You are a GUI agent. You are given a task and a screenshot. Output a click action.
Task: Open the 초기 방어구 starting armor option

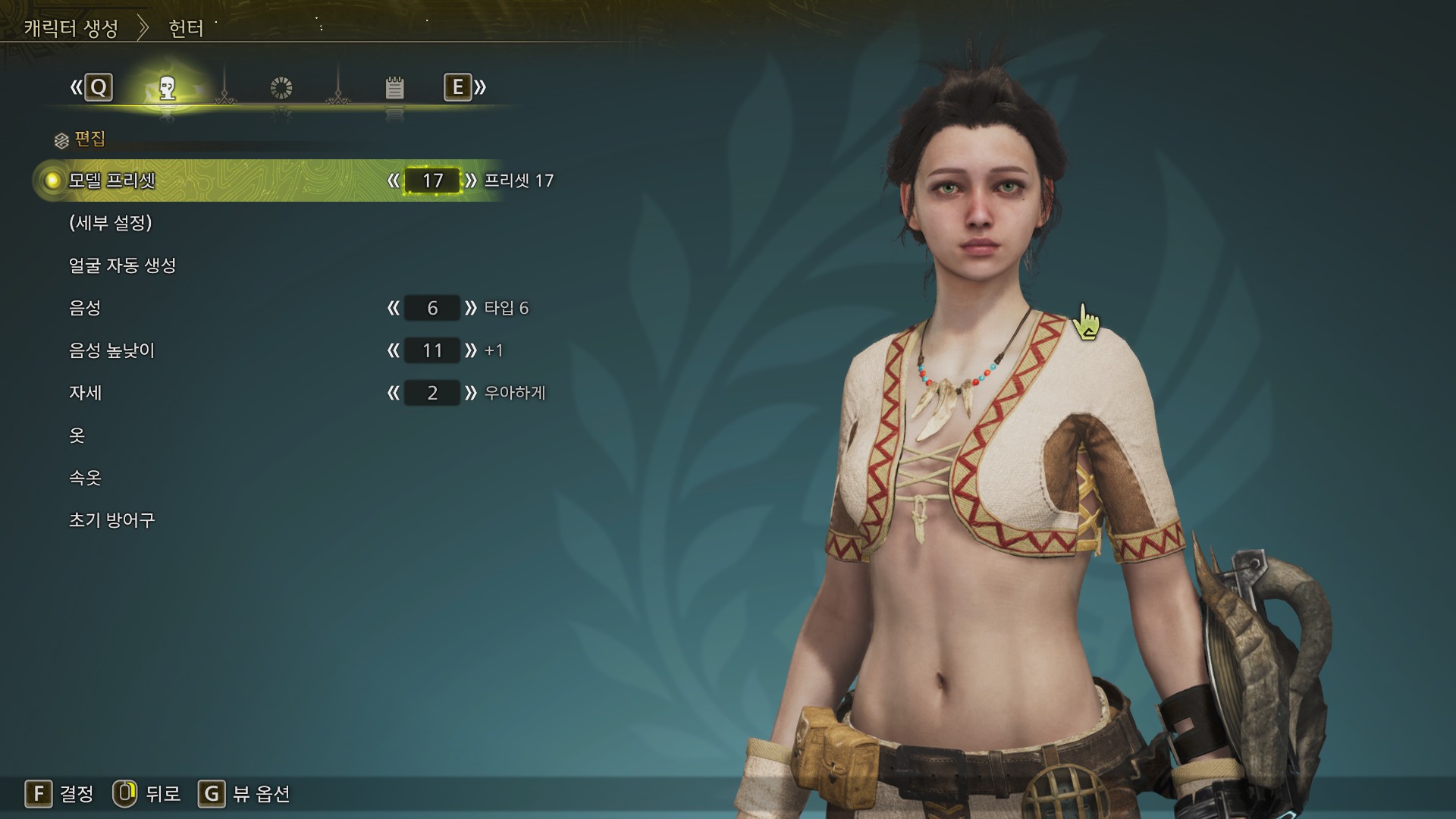[x=111, y=520]
